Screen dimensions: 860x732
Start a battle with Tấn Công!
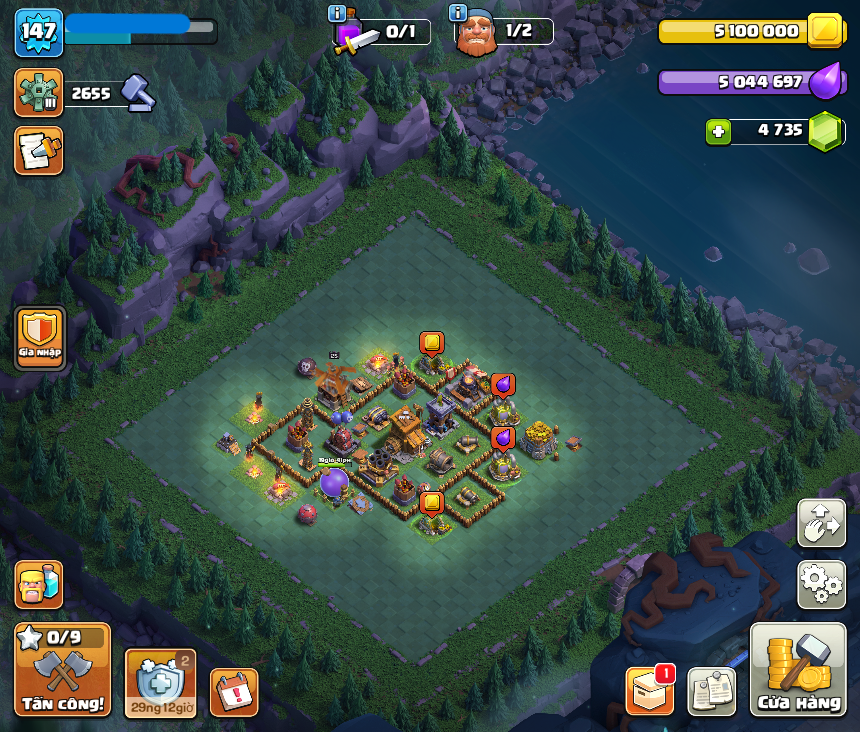click(x=62, y=670)
